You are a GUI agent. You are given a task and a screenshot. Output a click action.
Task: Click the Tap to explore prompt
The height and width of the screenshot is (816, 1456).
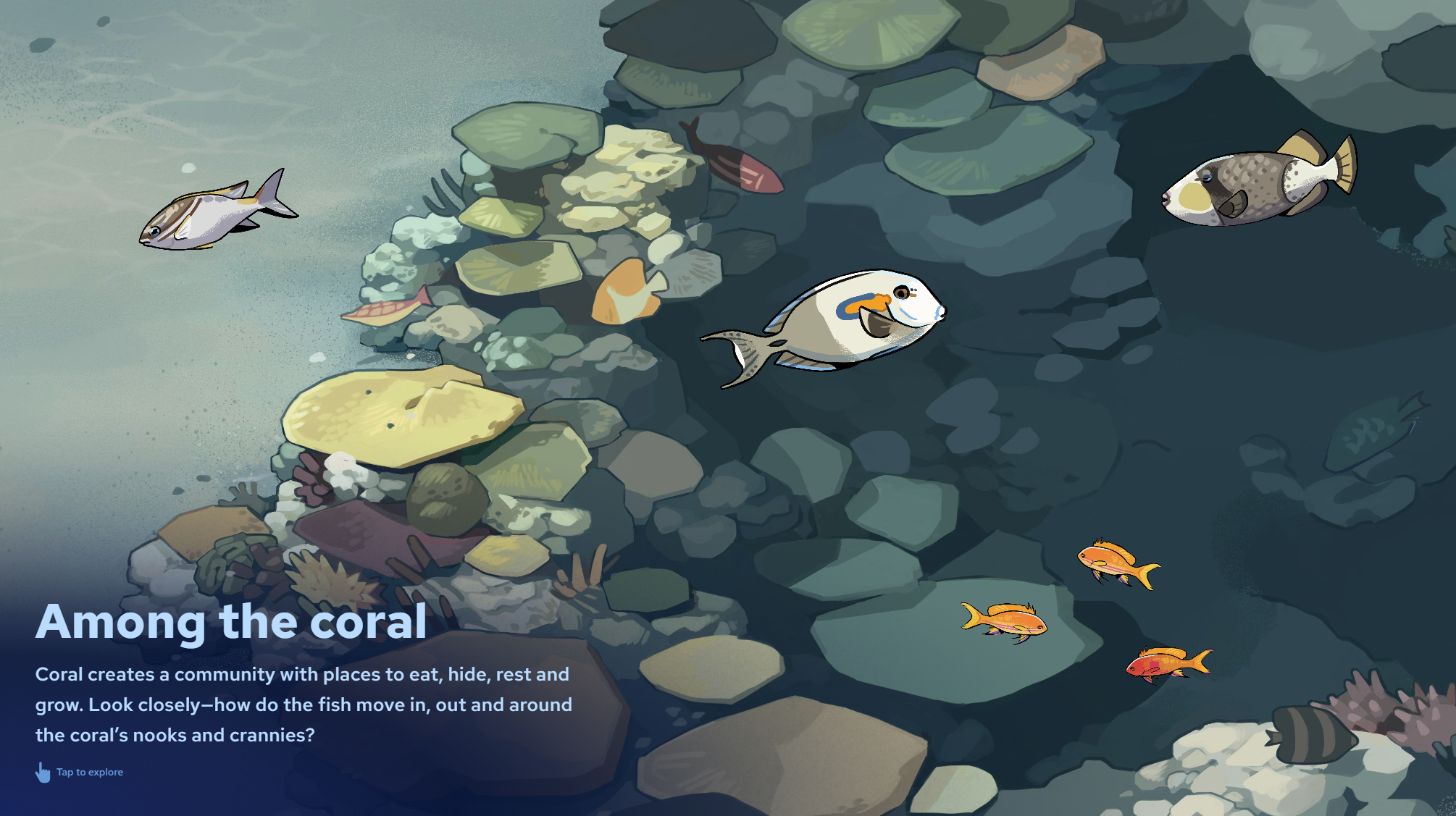pos(80,772)
